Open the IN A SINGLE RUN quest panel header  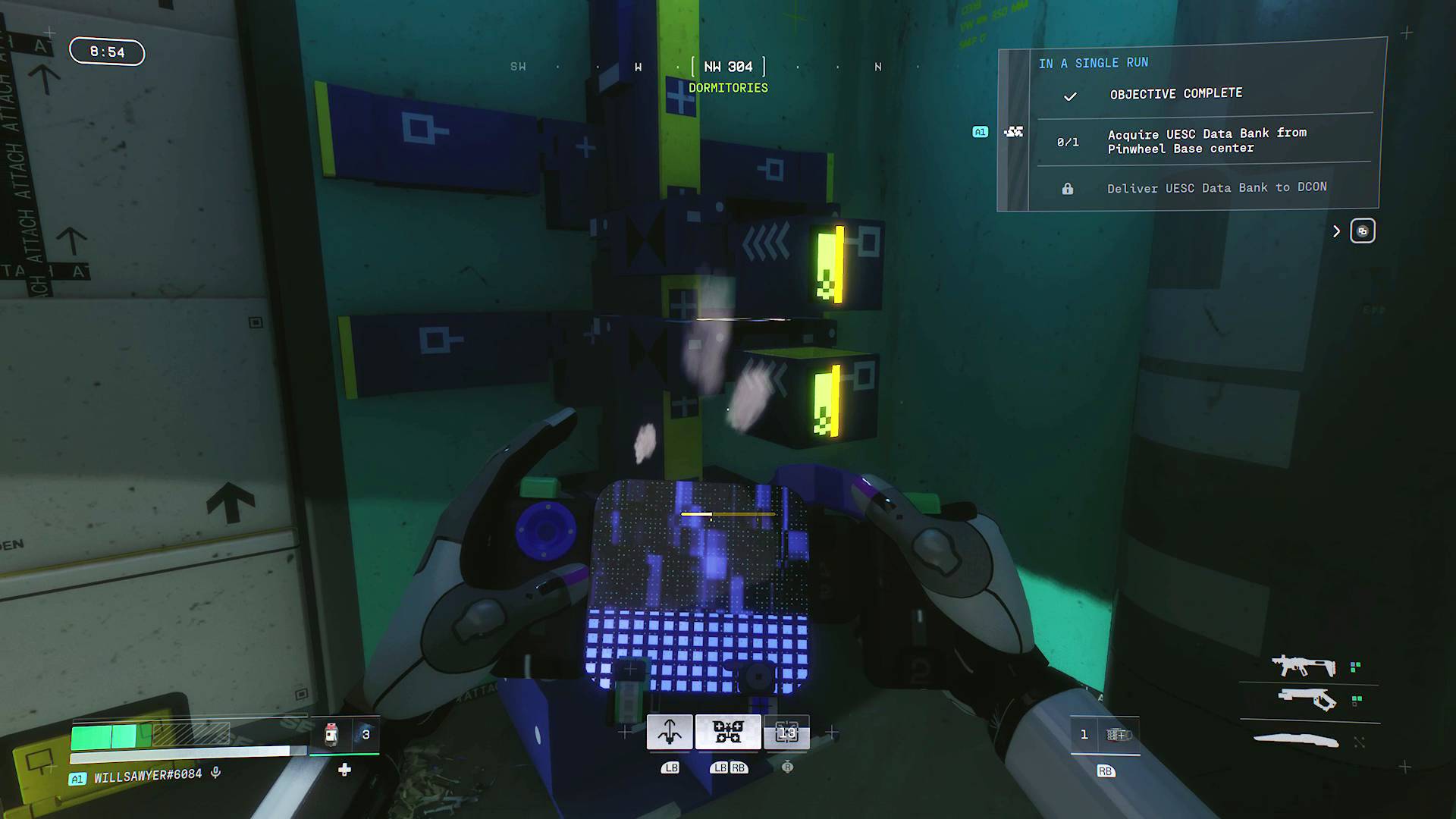(1094, 63)
